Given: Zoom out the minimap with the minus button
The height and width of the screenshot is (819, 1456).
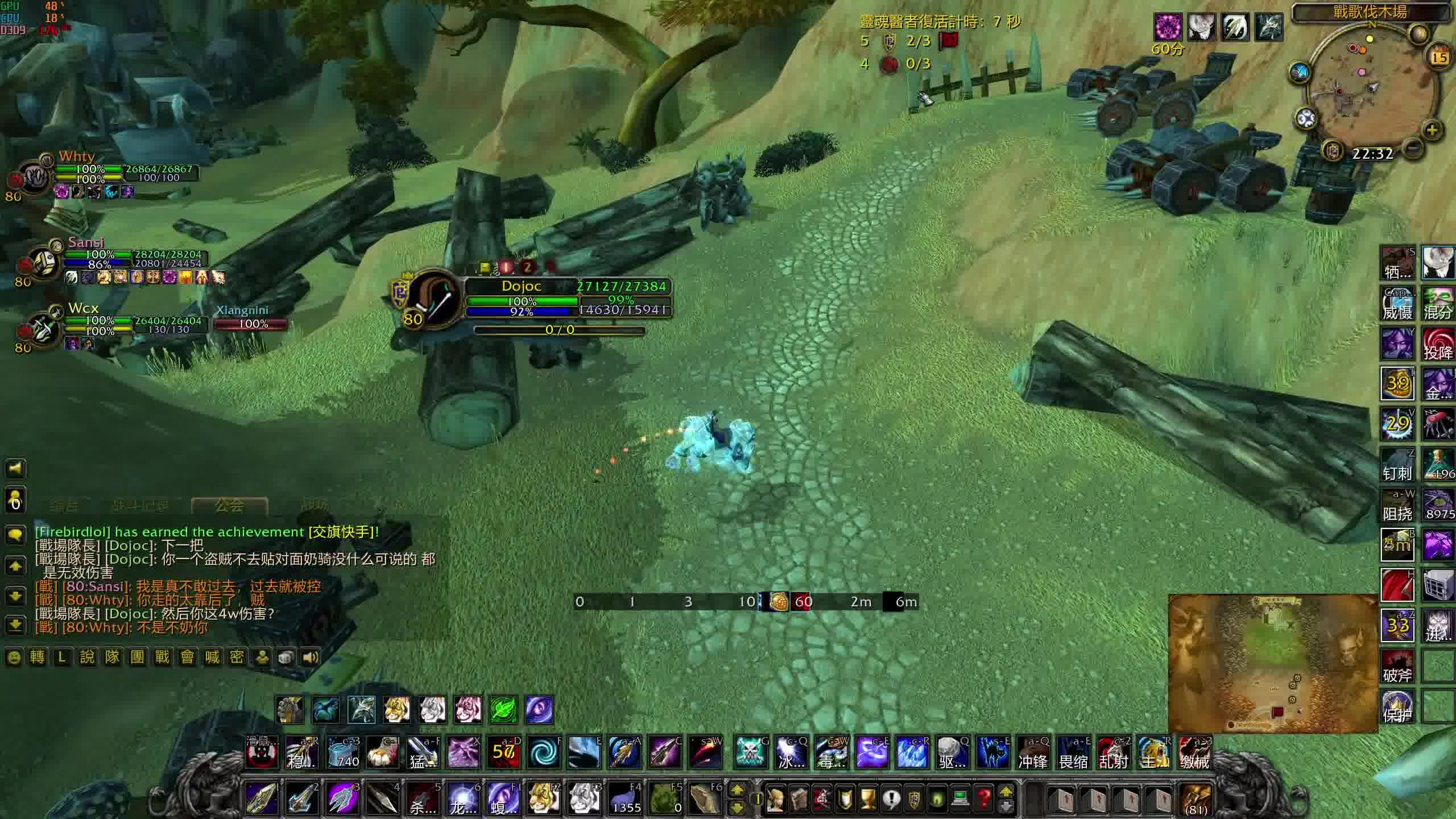Looking at the screenshot, I should pyautogui.click(x=1414, y=149).
